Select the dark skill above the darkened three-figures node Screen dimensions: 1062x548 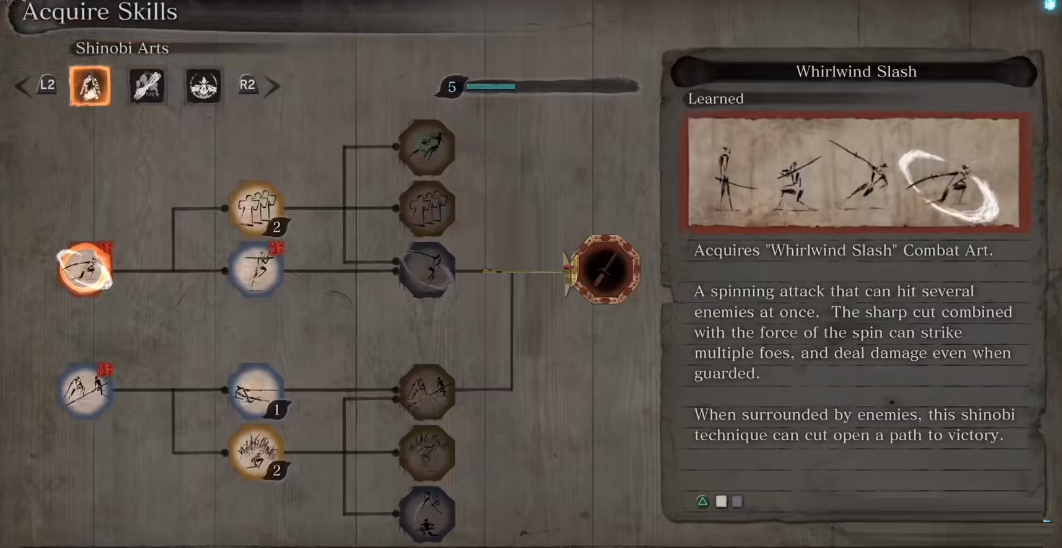(427, 148)
